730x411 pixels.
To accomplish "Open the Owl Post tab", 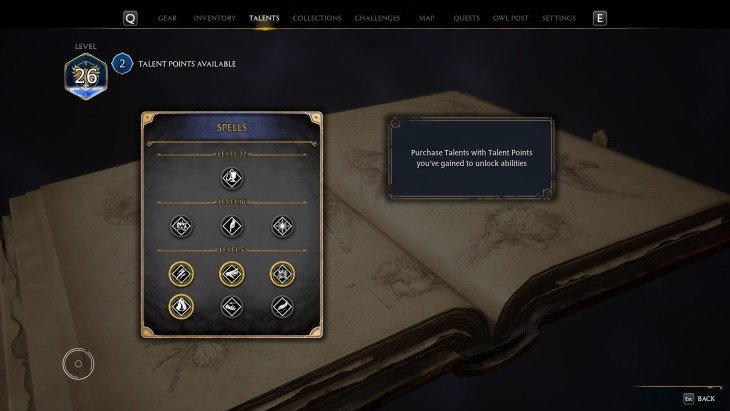I will 511,18.
